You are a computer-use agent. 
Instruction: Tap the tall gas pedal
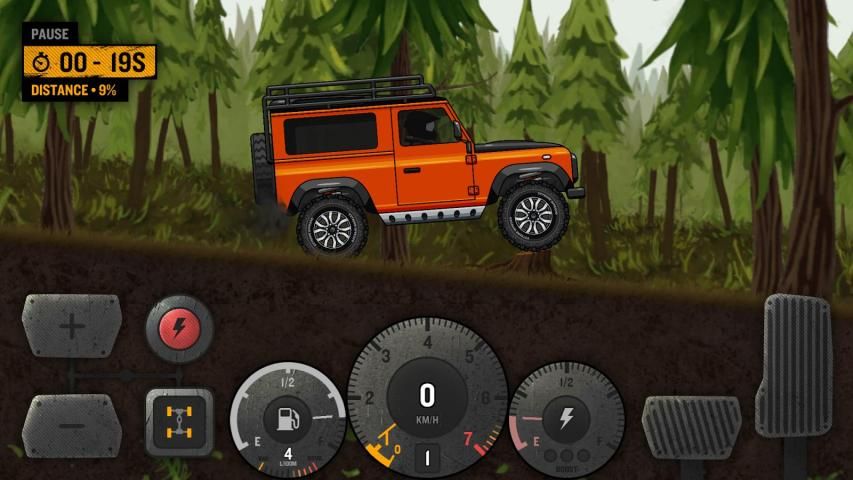(798, 365)
